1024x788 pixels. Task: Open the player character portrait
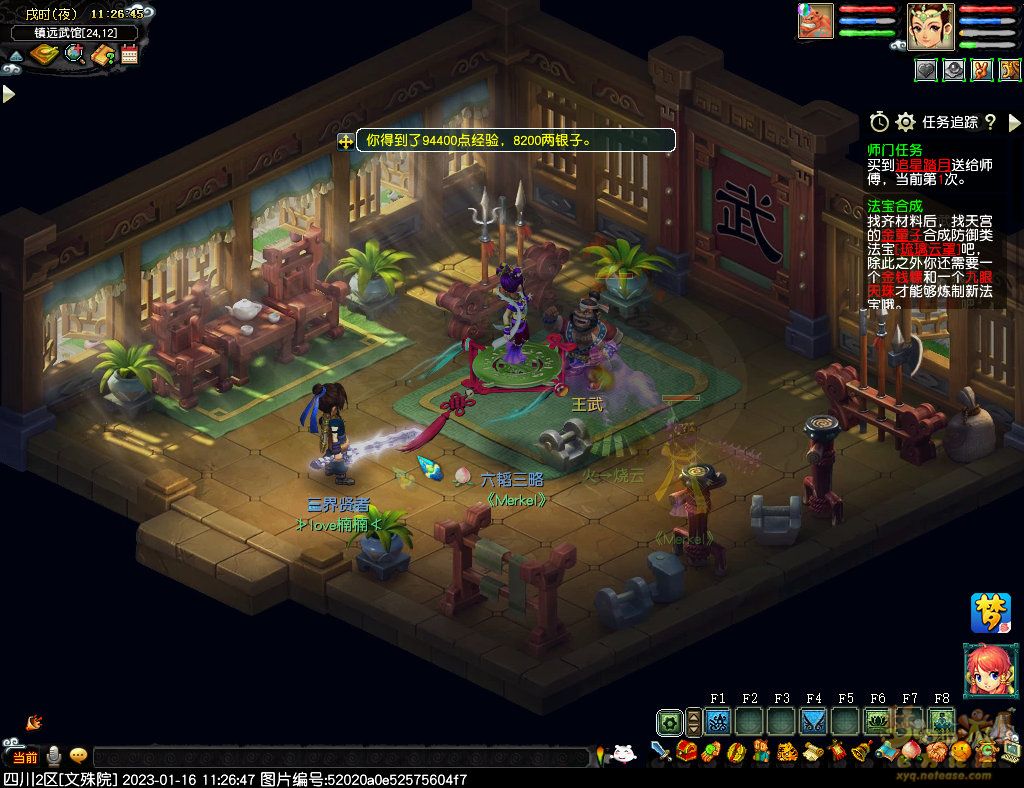[x=931, y=25]
